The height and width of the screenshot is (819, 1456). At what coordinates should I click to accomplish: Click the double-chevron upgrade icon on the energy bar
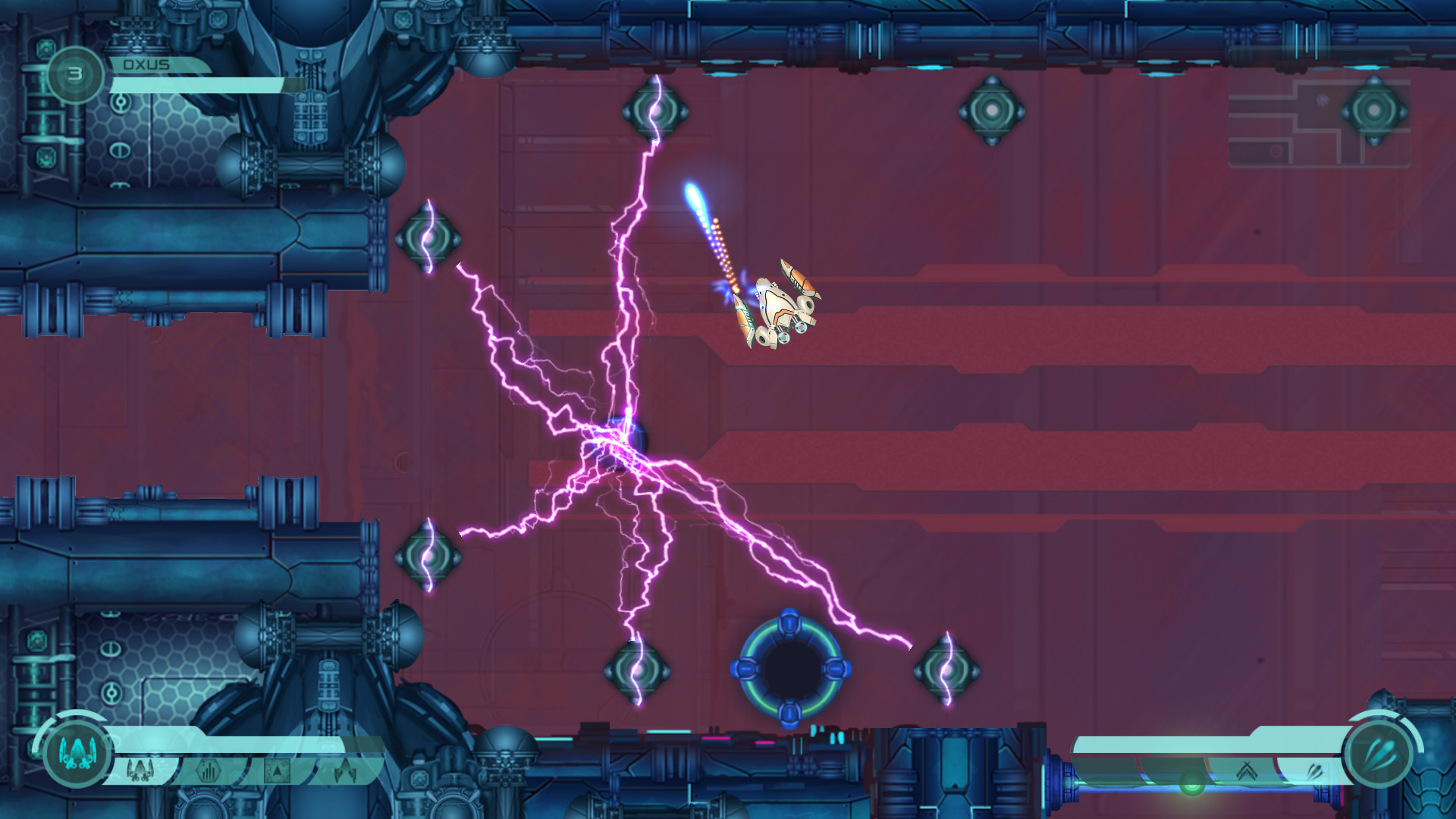[1247, 770]
